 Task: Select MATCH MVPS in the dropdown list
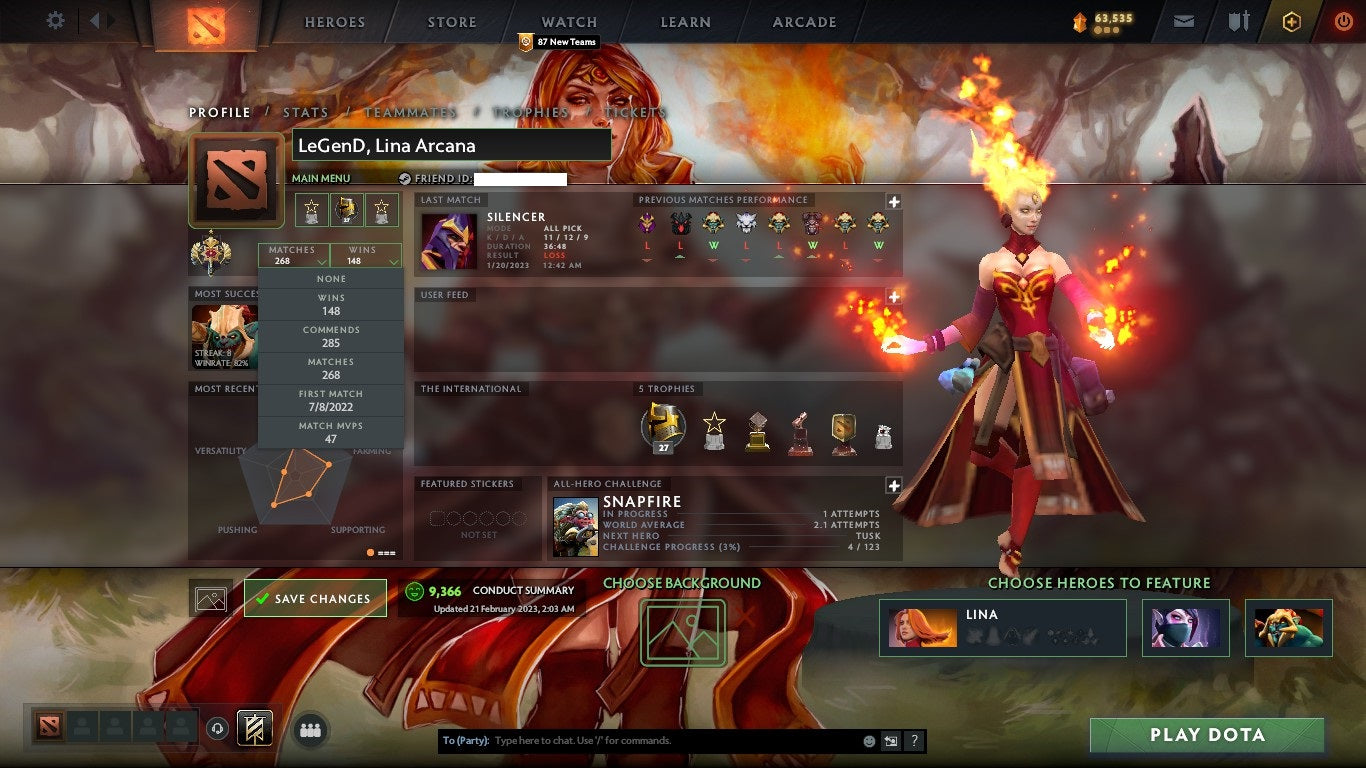(x=330, y=430)
